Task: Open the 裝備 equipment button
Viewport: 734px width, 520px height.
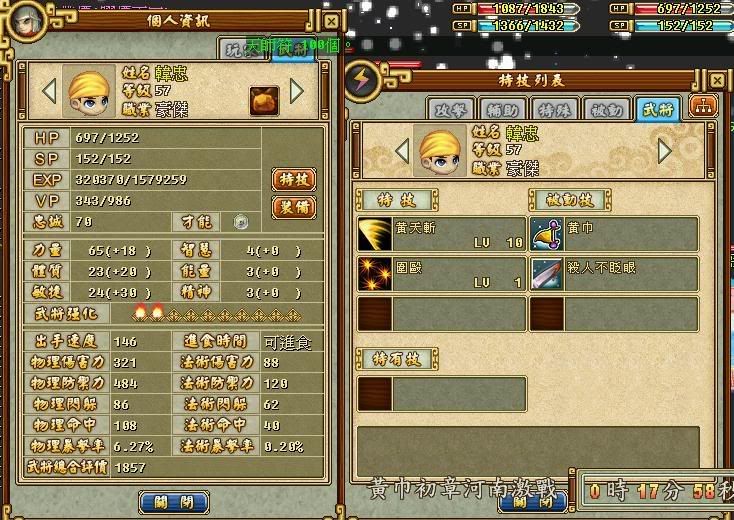Action: click(294, 207)
